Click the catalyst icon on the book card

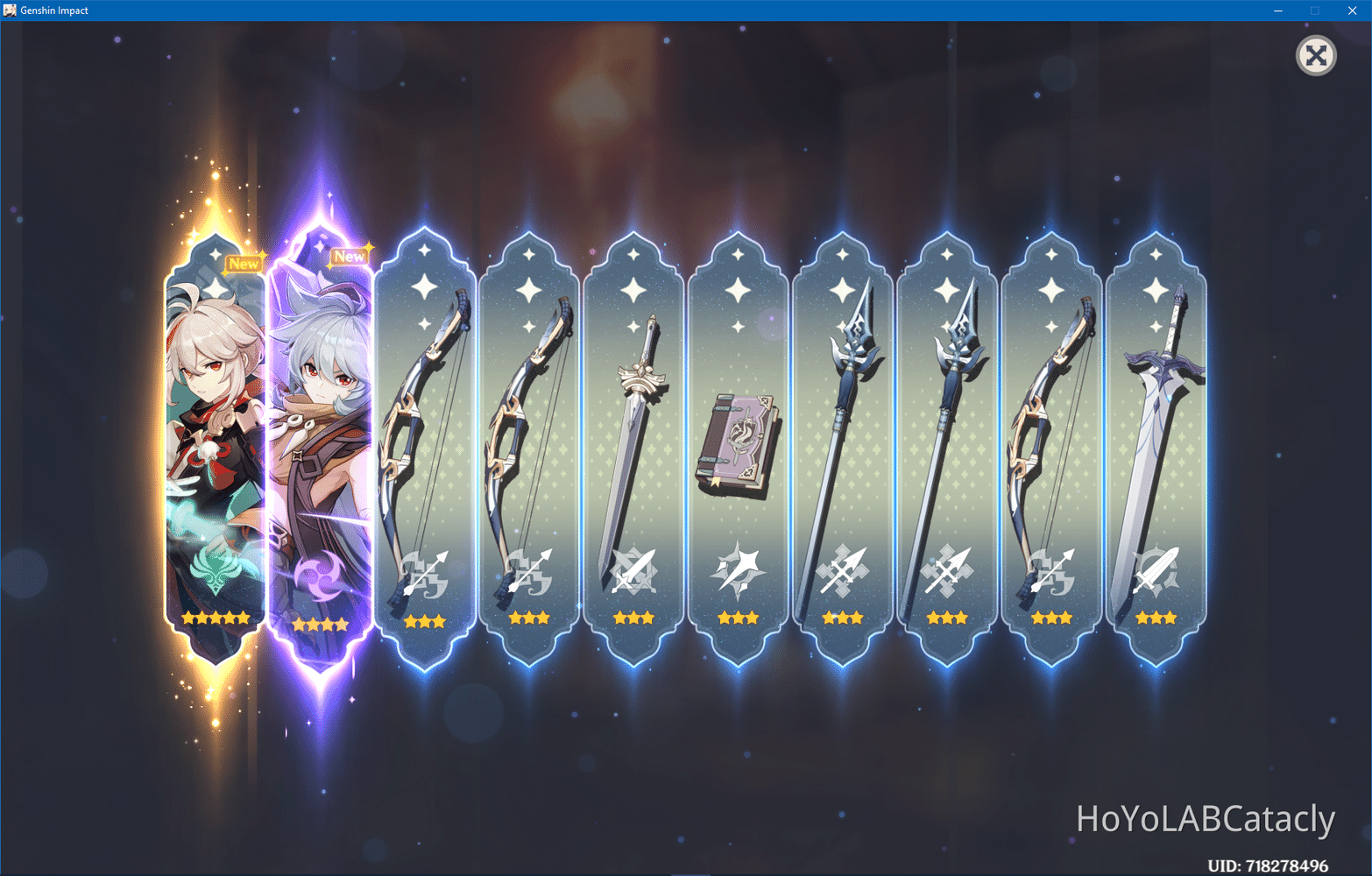739,569
